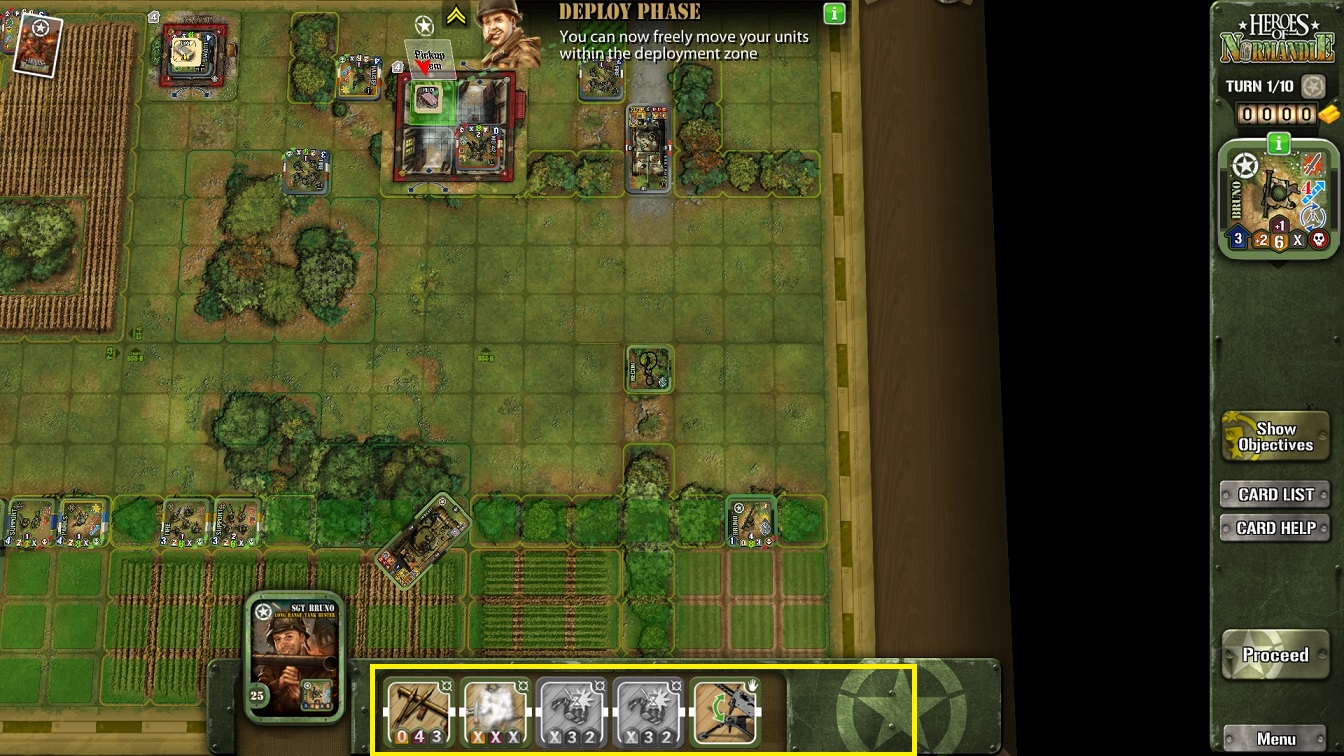Select the question mark recon marker tile
Screen dimensions: 1344x756
tap(649, 370)
